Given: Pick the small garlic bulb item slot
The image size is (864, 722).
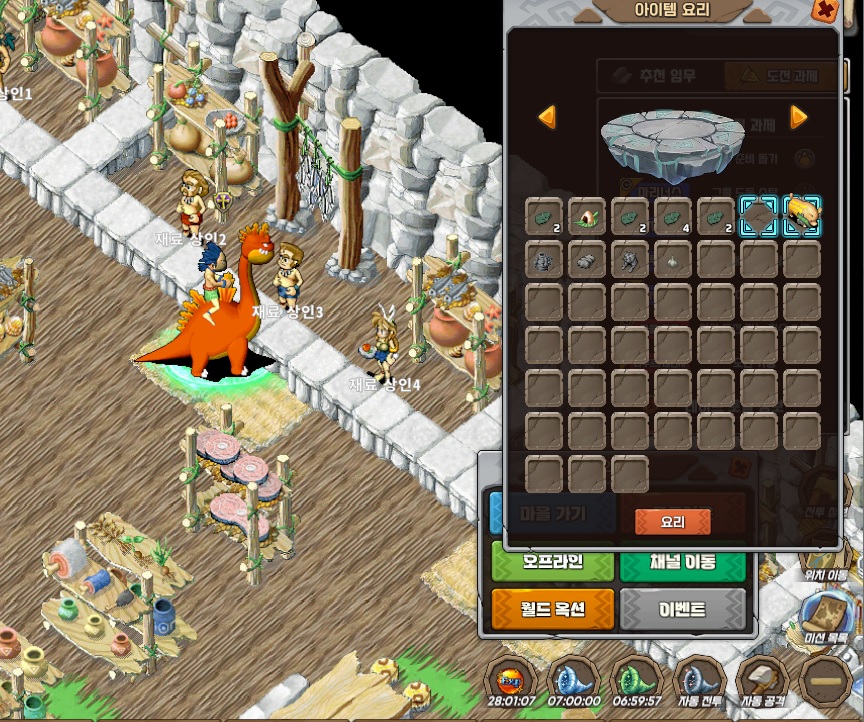Looking at the screenshot, I should tap(673, 260).
